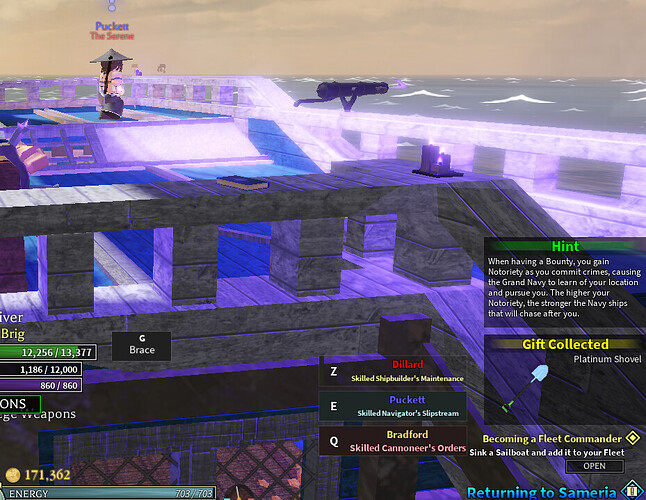Click the Brace action button
The image size is (646, 500).
(x=141, y=346)
